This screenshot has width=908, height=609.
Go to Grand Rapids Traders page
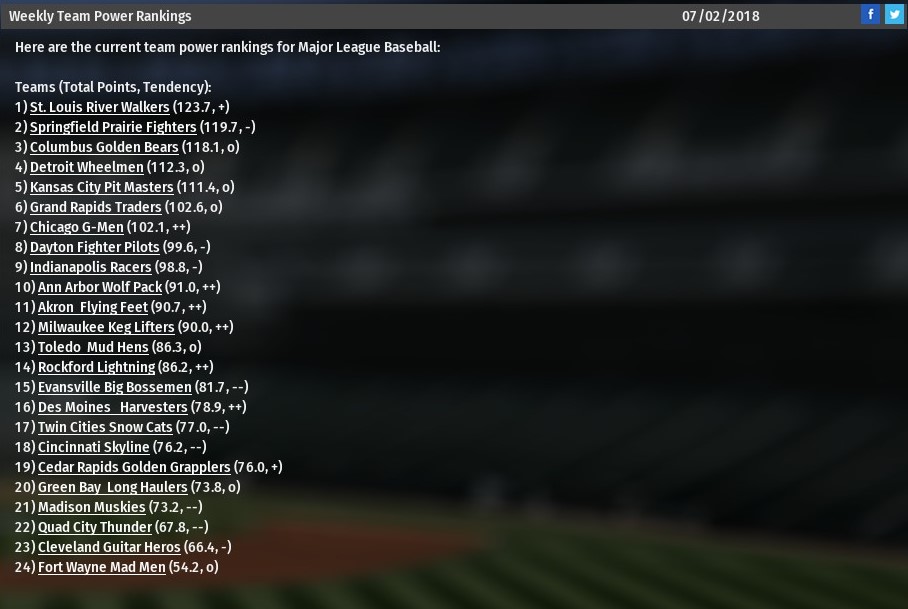[95, 207]
